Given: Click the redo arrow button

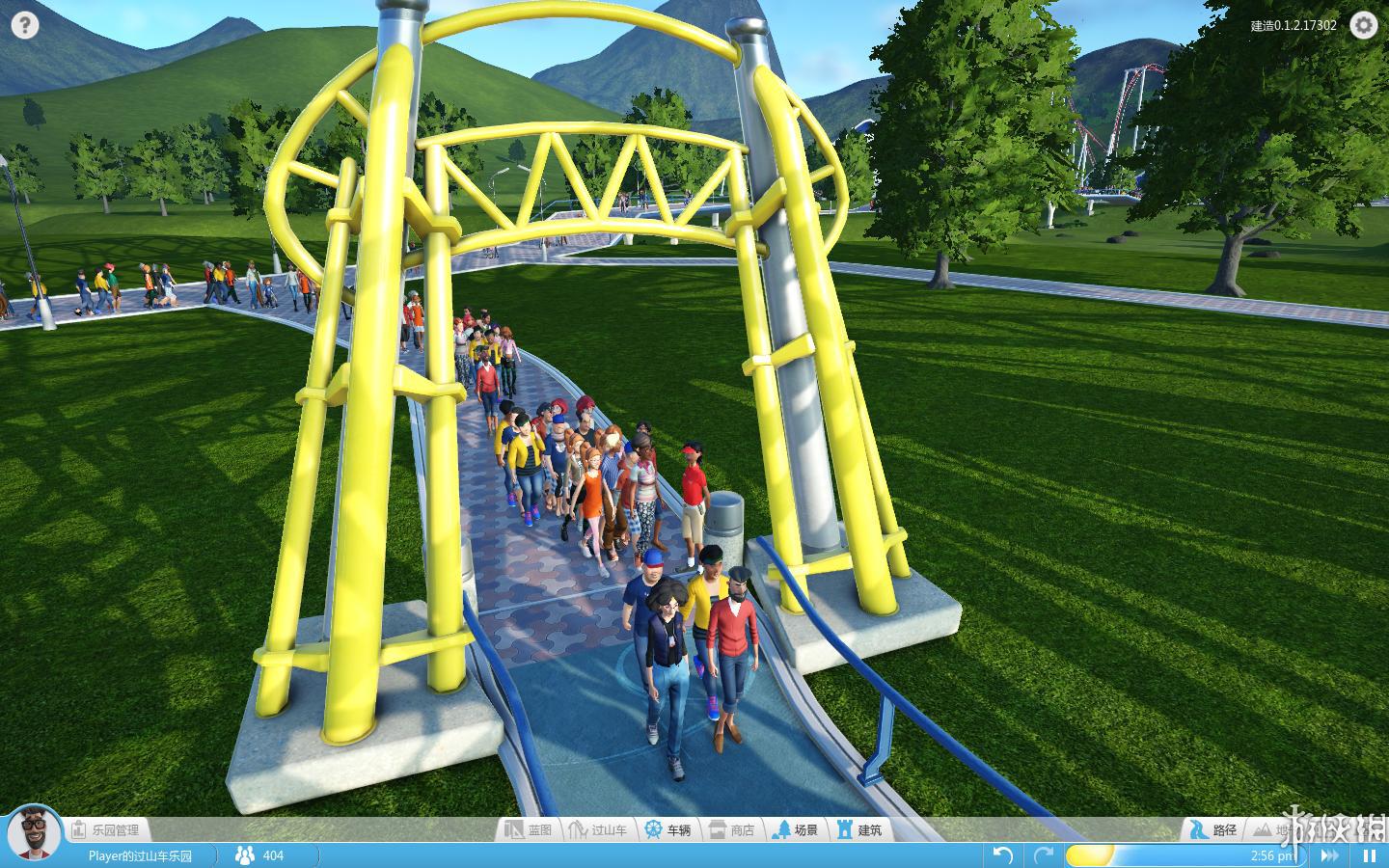Looking at the screenshot, I should tap(1043, 855).
